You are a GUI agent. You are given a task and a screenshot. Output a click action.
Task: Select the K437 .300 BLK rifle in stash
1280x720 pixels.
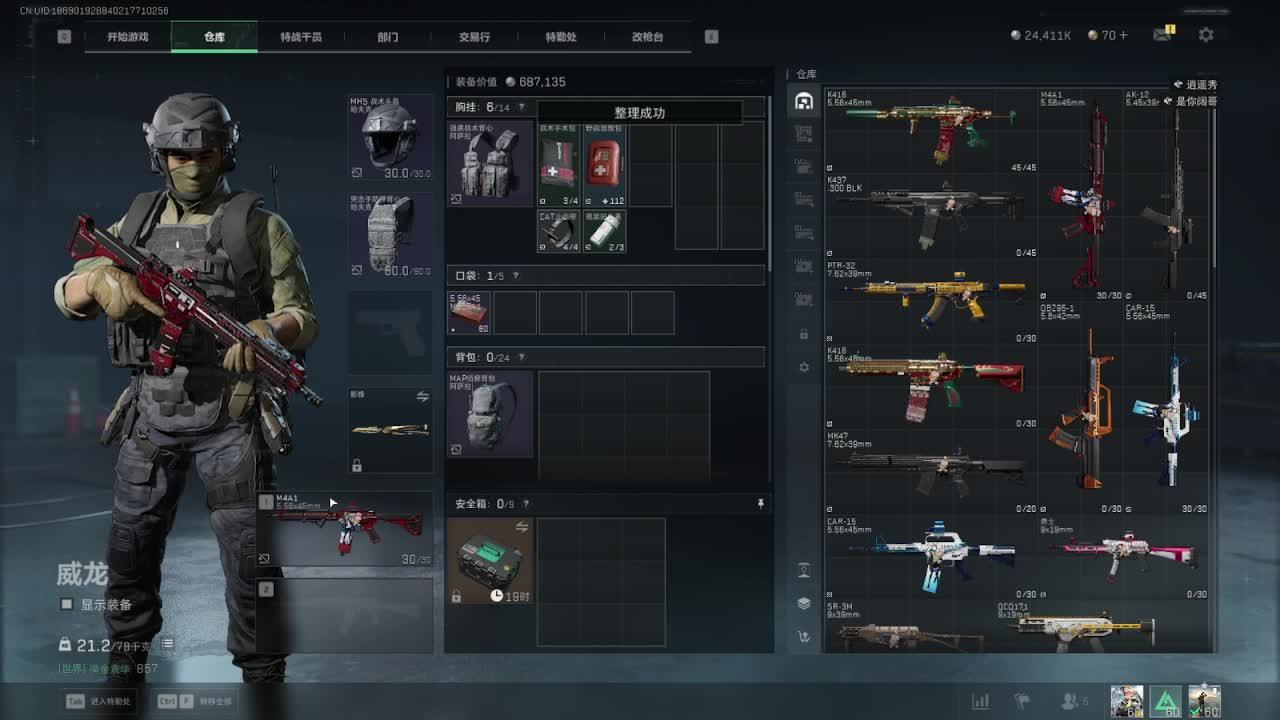point(930,212)
